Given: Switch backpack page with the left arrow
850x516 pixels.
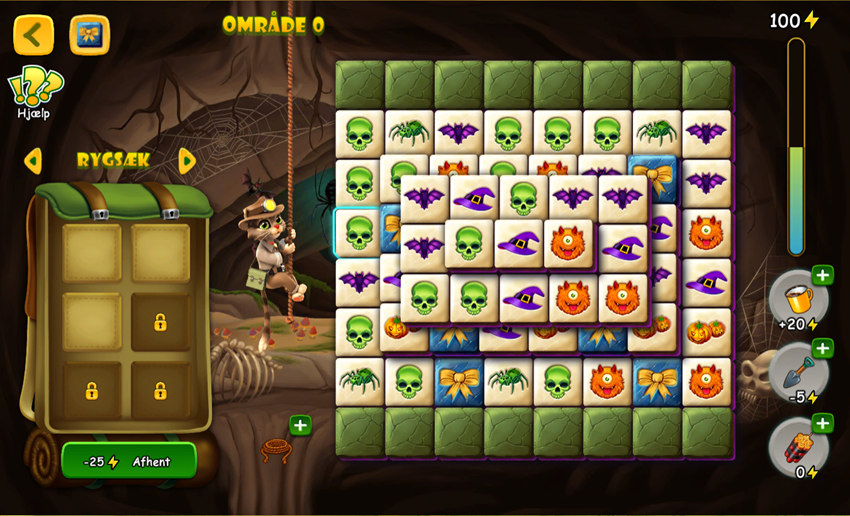Looking at the screenshot, I should coord(33,161).
